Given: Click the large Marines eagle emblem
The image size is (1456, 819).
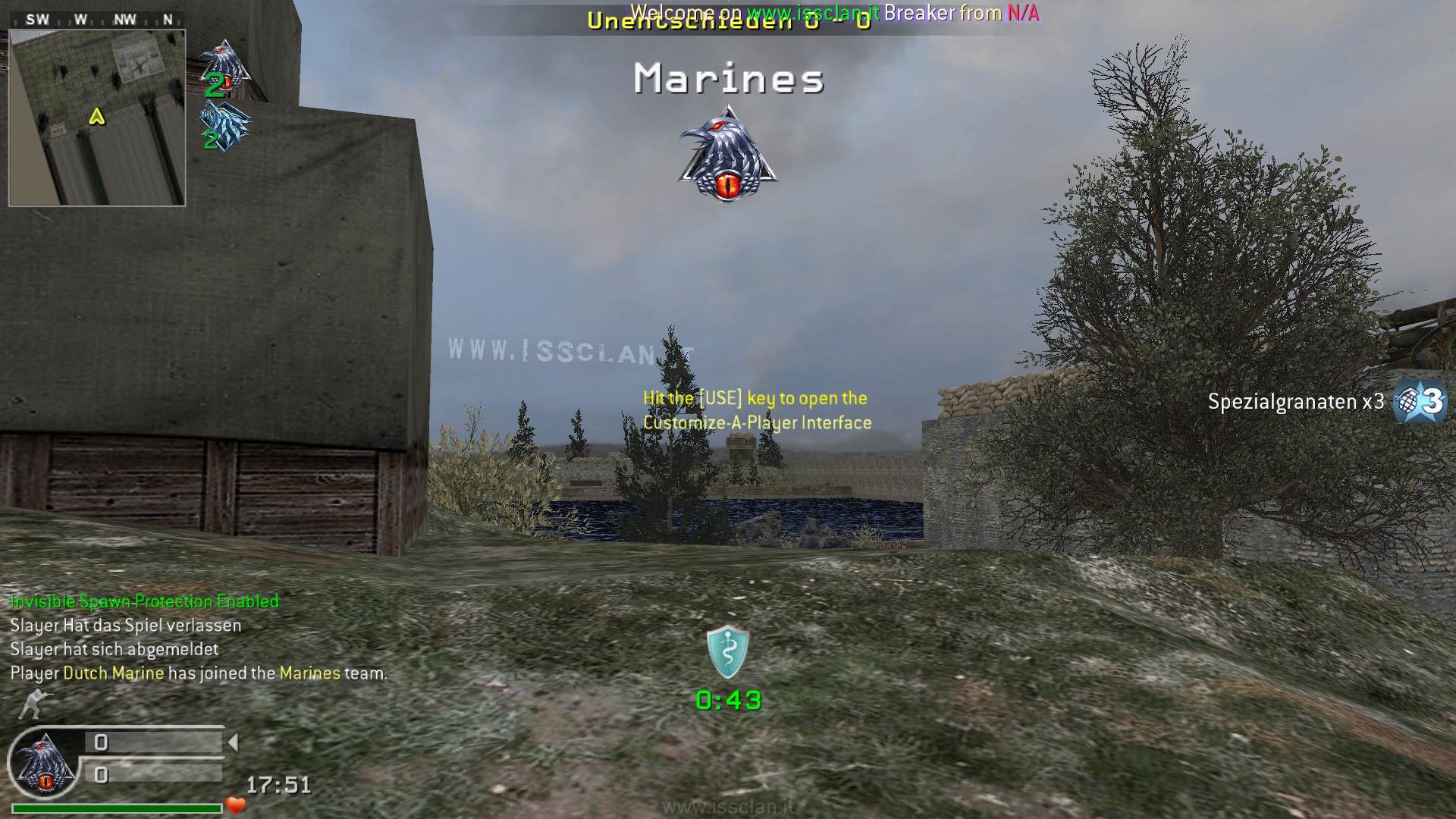Looking at the screenshot, I should click(728, 155).
